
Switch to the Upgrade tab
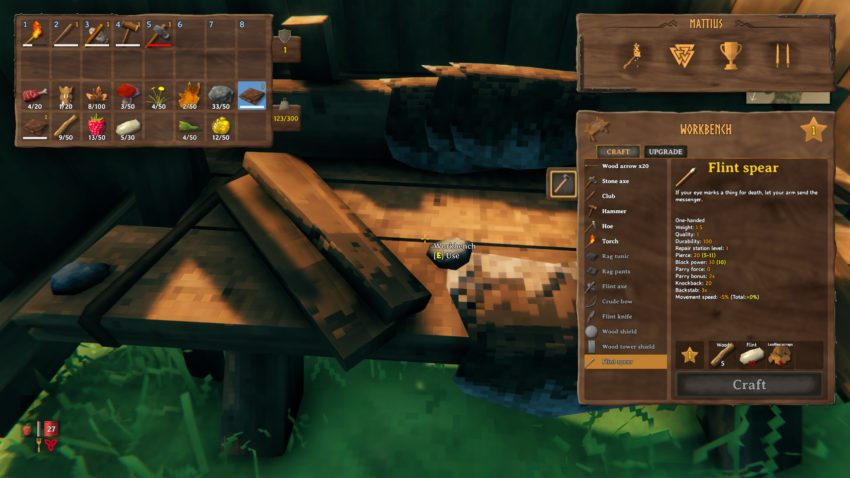[x=664, y=152]
